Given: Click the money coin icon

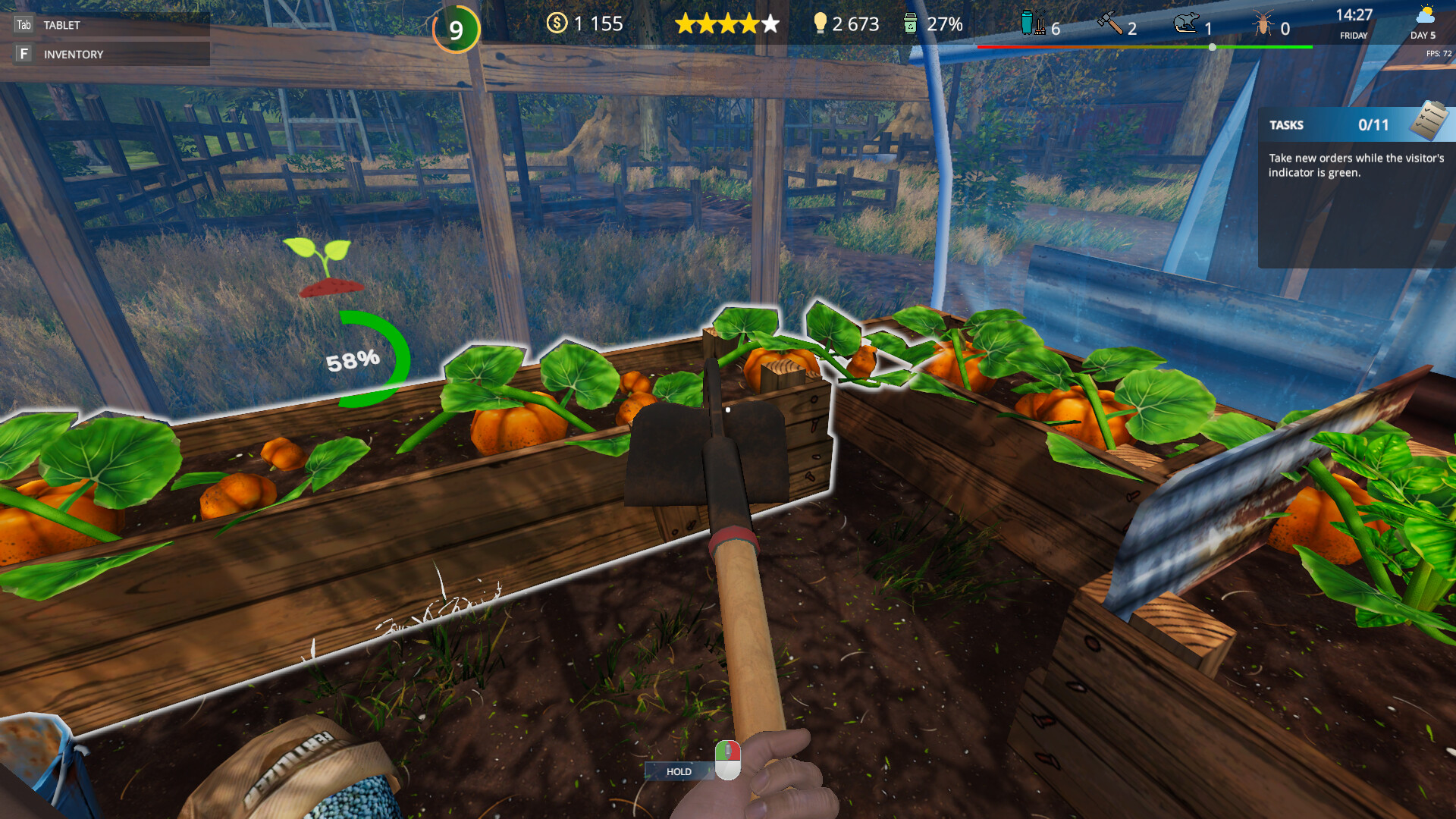Looking at the screenshot, I should pyautogui.click(x=557, y=24).
